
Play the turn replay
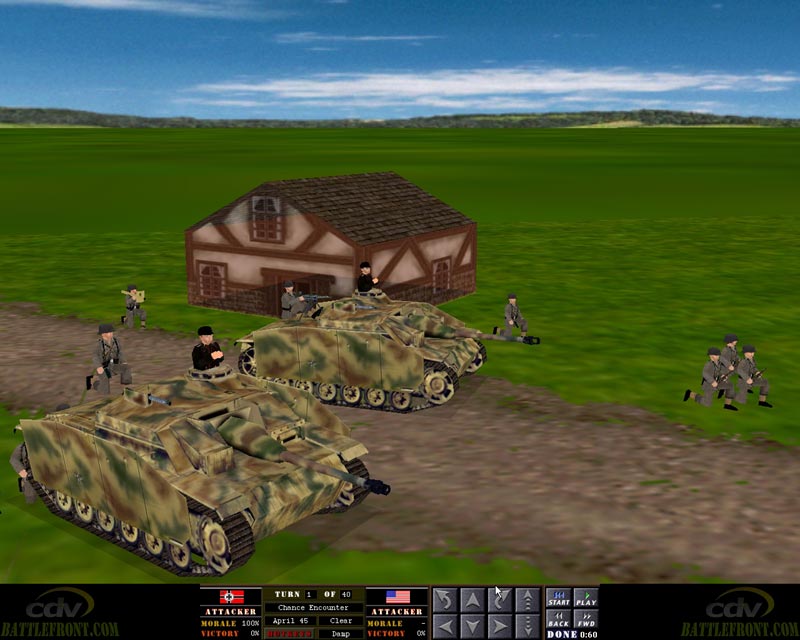click(586, 599)
